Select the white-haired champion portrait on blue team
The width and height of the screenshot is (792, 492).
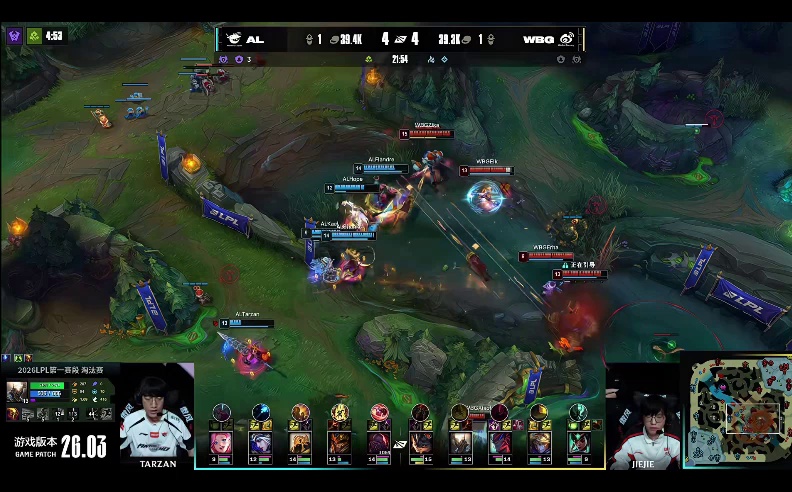260,442
